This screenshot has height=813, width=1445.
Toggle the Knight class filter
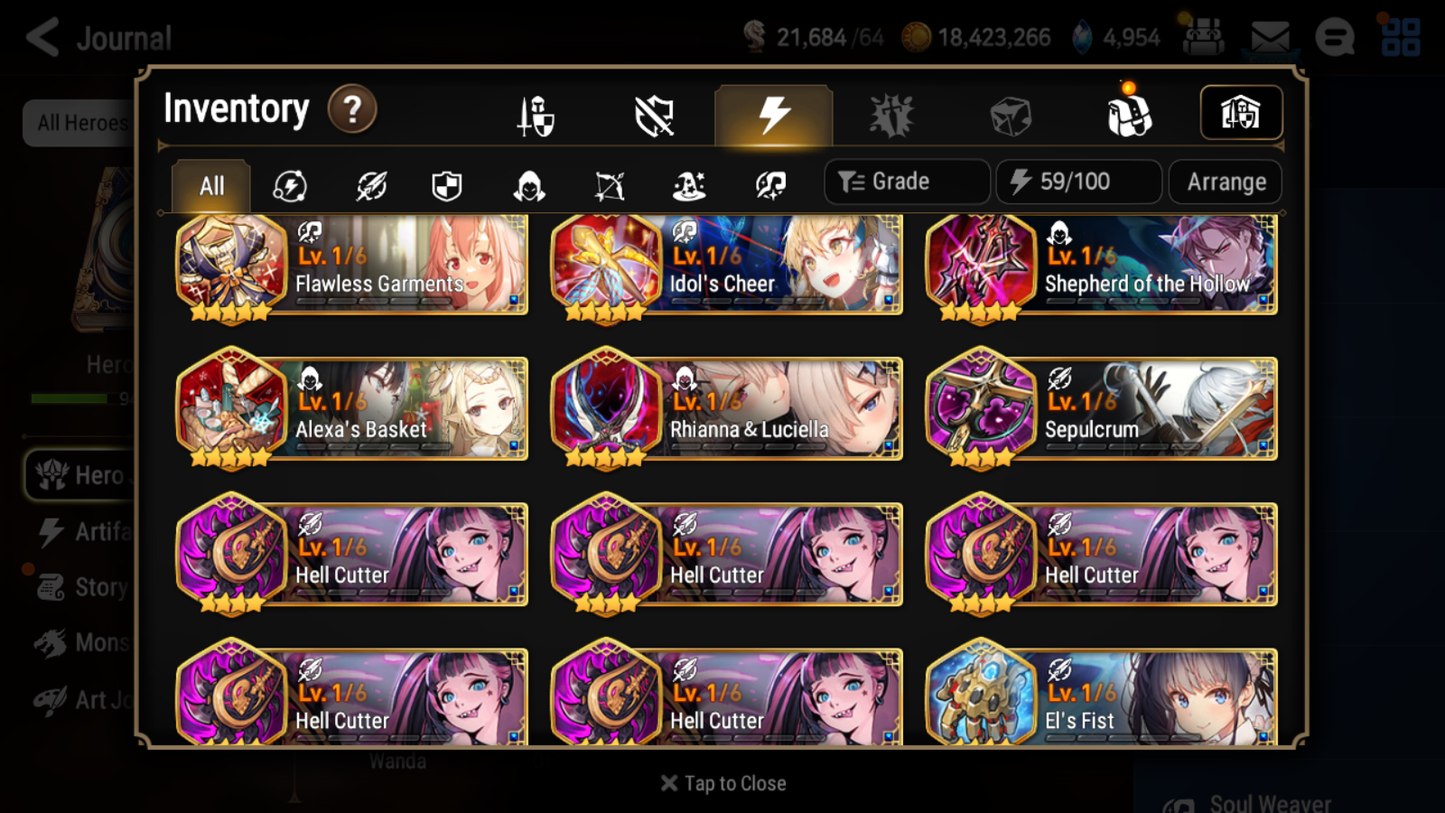(x=447, y=183)
